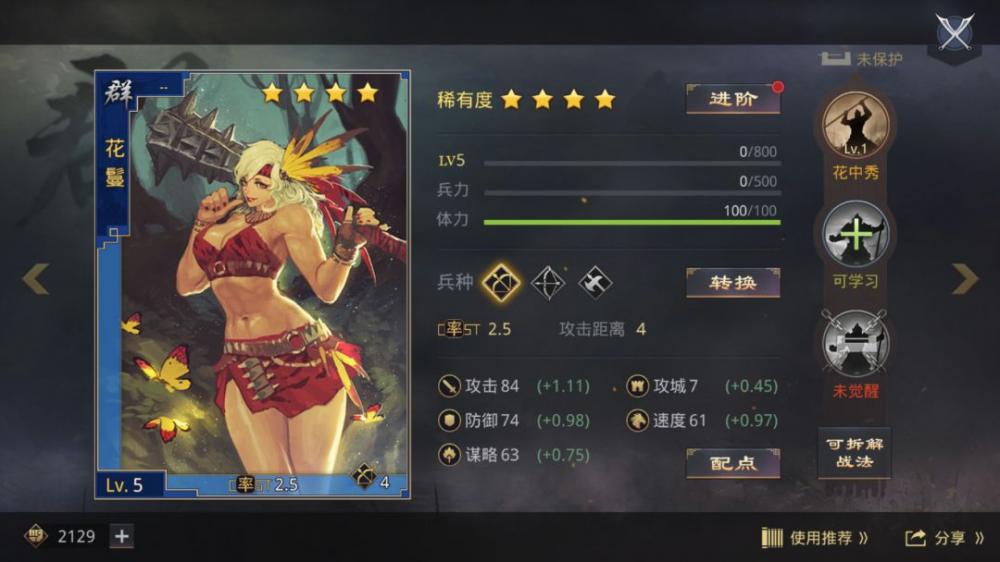This screenshot has height=562, width=1000.
Task: Open 使用推荐 recommended usage
Action: (x=815, y=538)
